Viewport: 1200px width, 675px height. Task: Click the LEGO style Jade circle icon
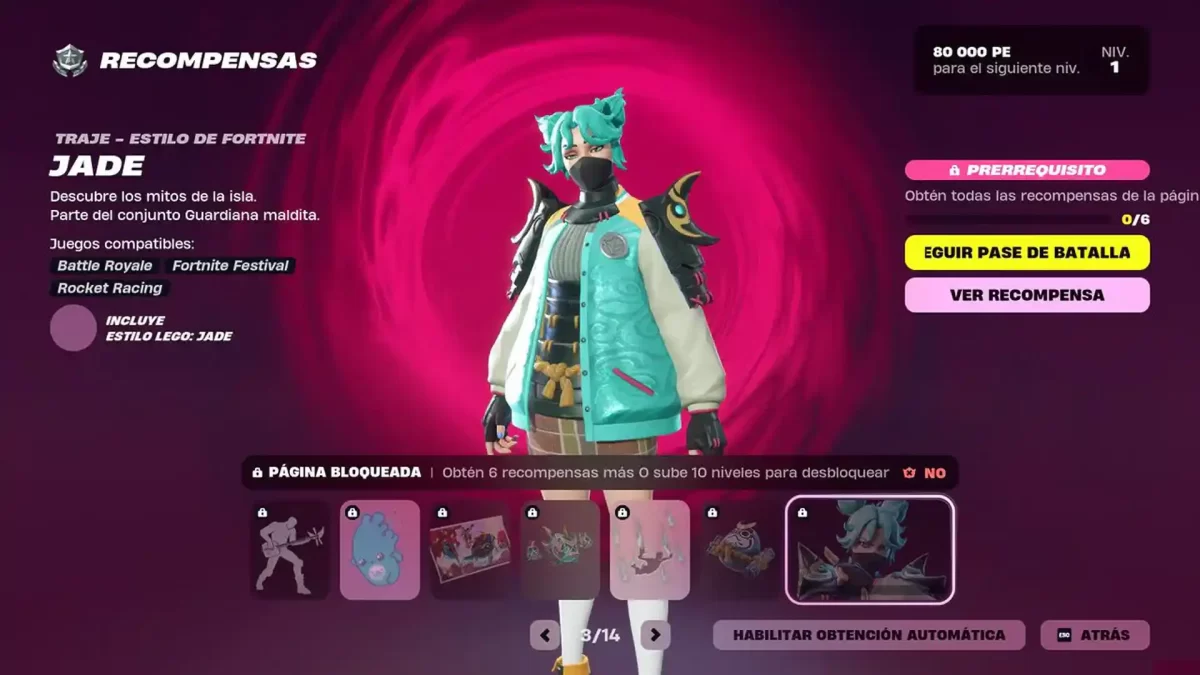(73, 328)
